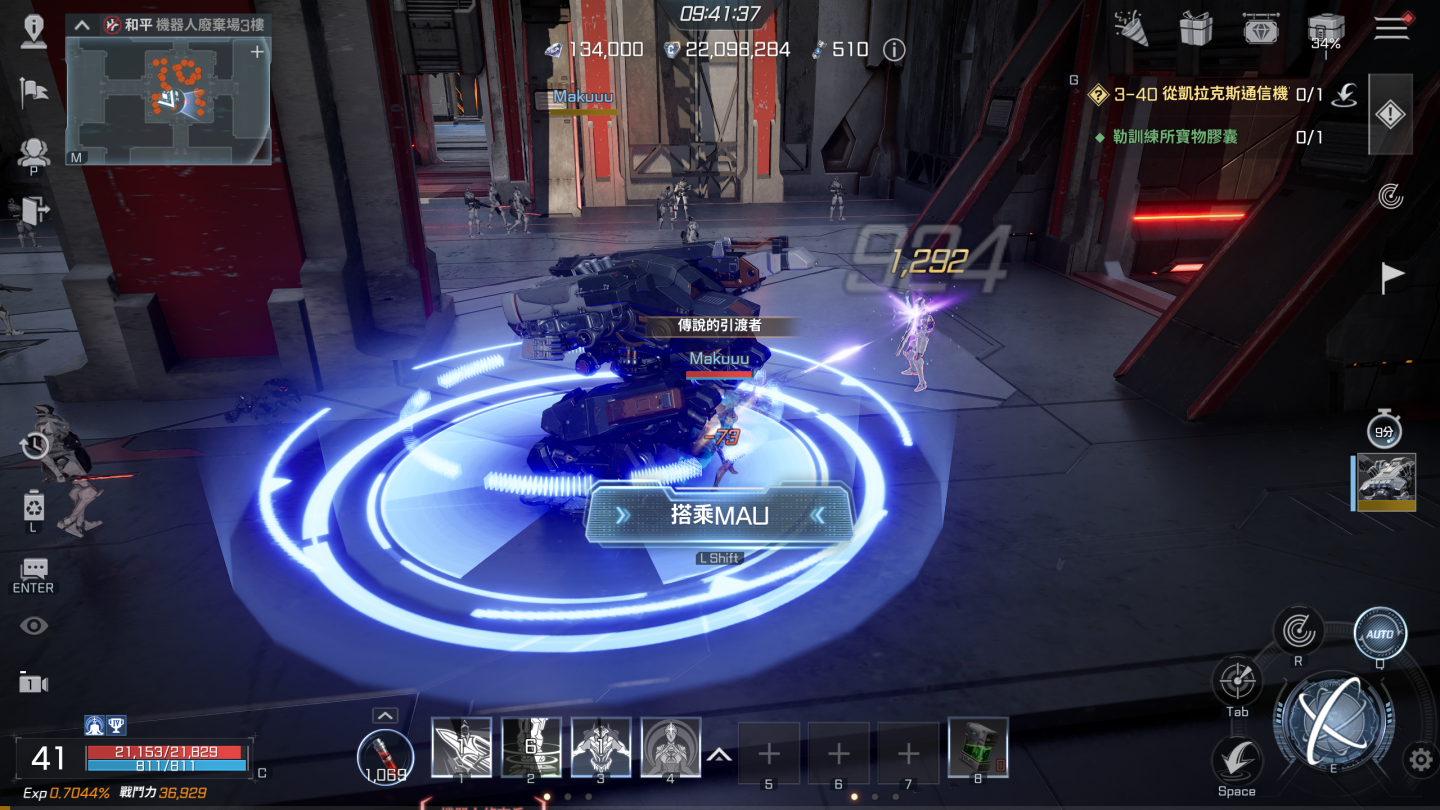Image resolution: width=1440 pixels, height=810 pixels.
Task: Click the main attack button
Action: (1332, 719)
